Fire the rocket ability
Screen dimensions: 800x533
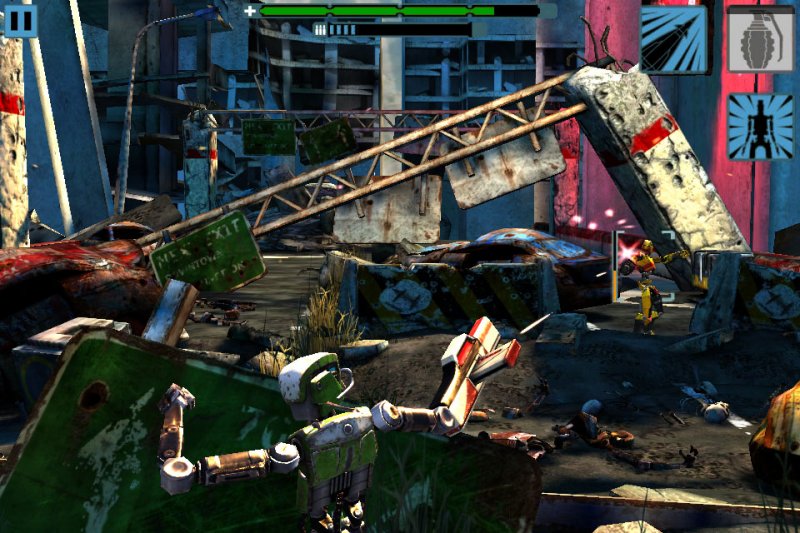(674, 39)
